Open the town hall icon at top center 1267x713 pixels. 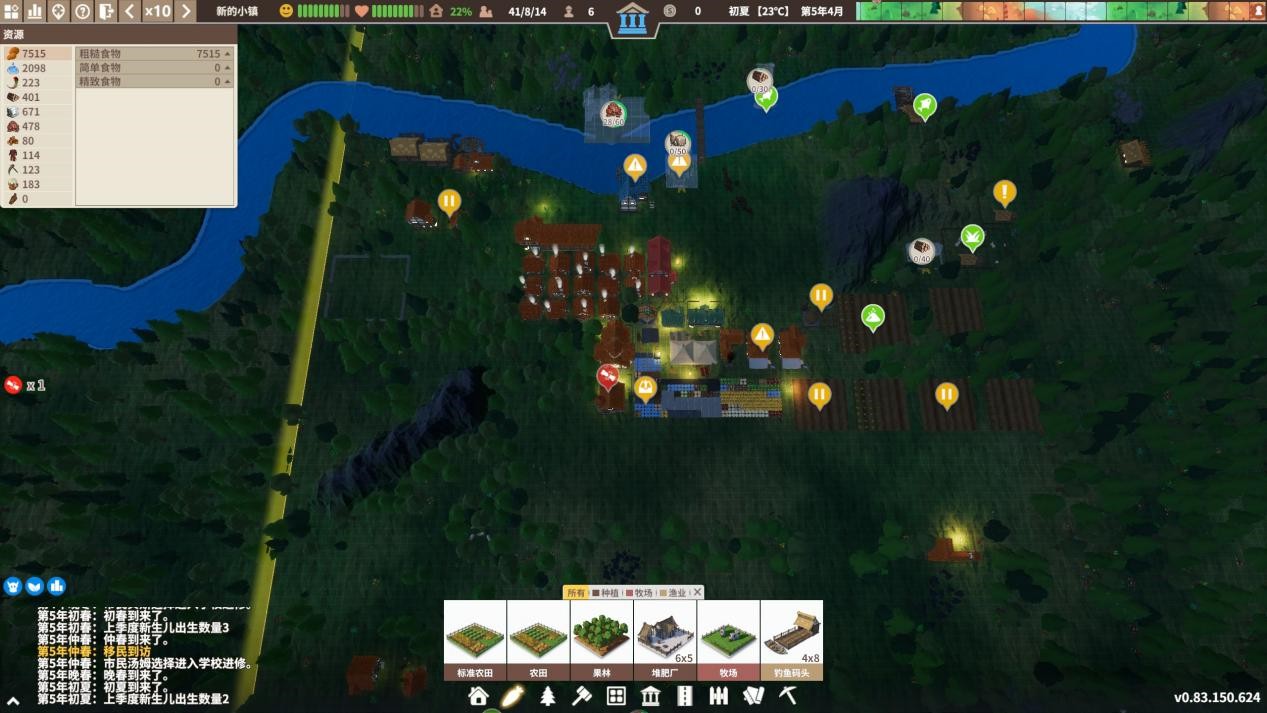[x=632, y=19]
